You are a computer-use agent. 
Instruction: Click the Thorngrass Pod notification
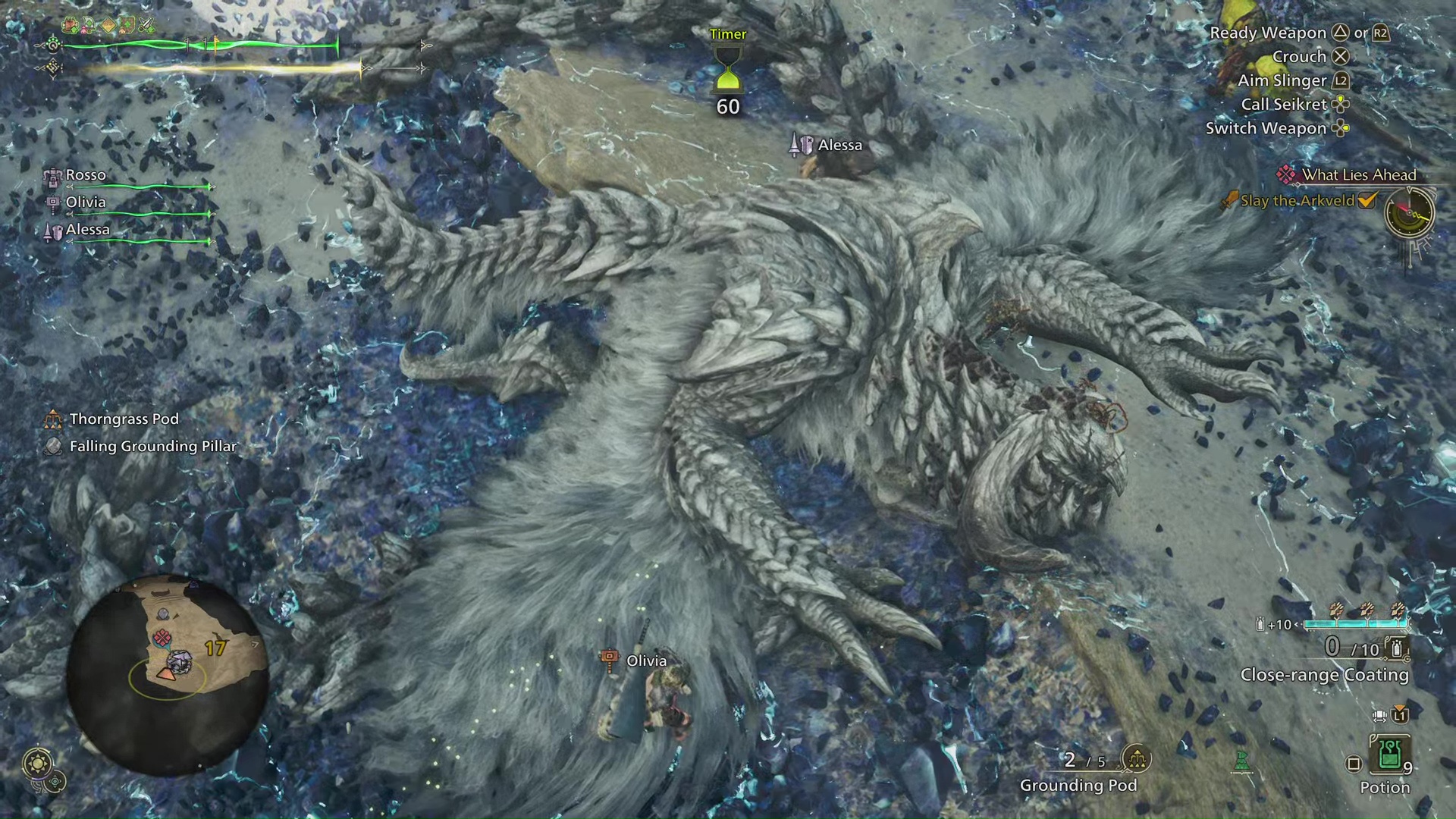[x=124, y=419]
